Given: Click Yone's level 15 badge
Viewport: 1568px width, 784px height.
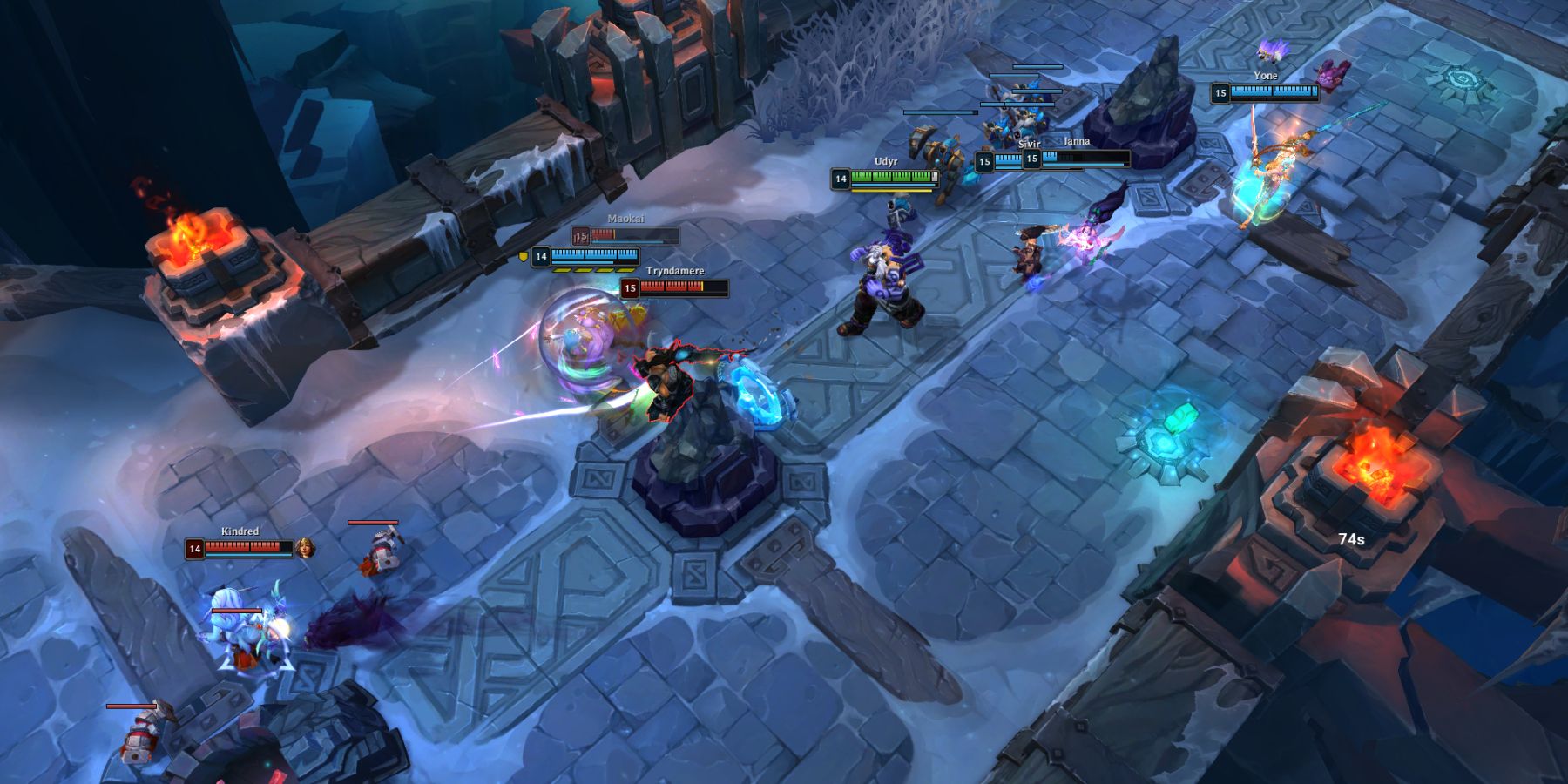Looking at the screenshot, I should pos(1220,92).
